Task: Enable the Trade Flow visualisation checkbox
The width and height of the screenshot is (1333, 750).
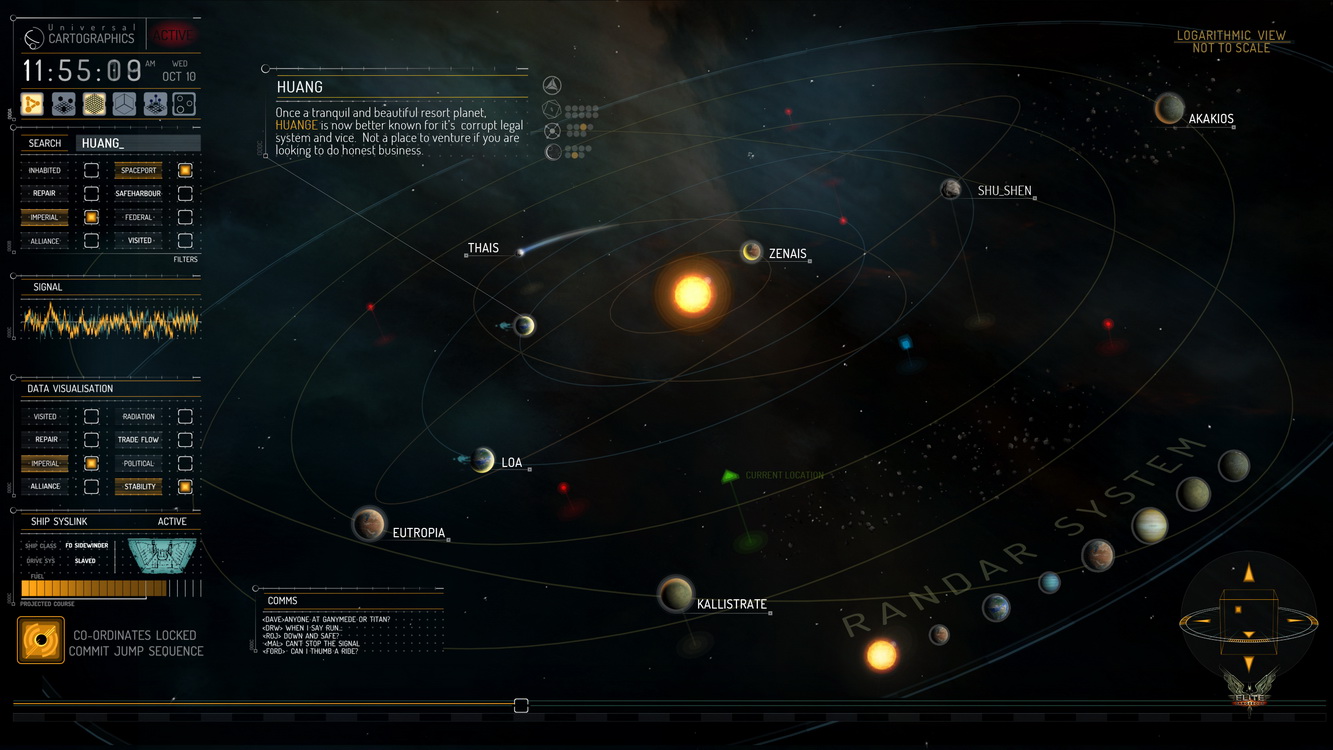Action: tap(185, 439)
